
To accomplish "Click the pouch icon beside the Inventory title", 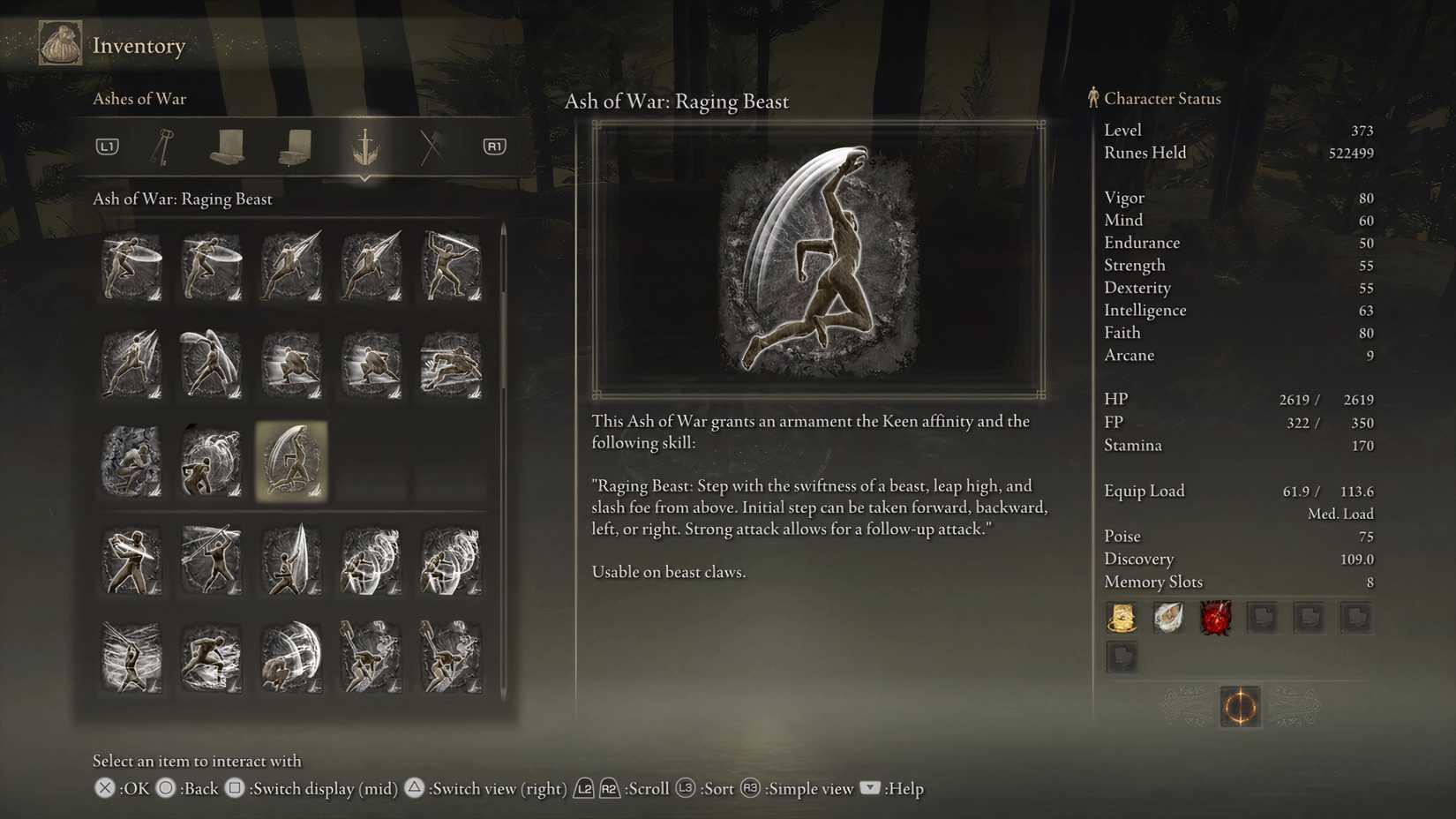I will 59,41.
